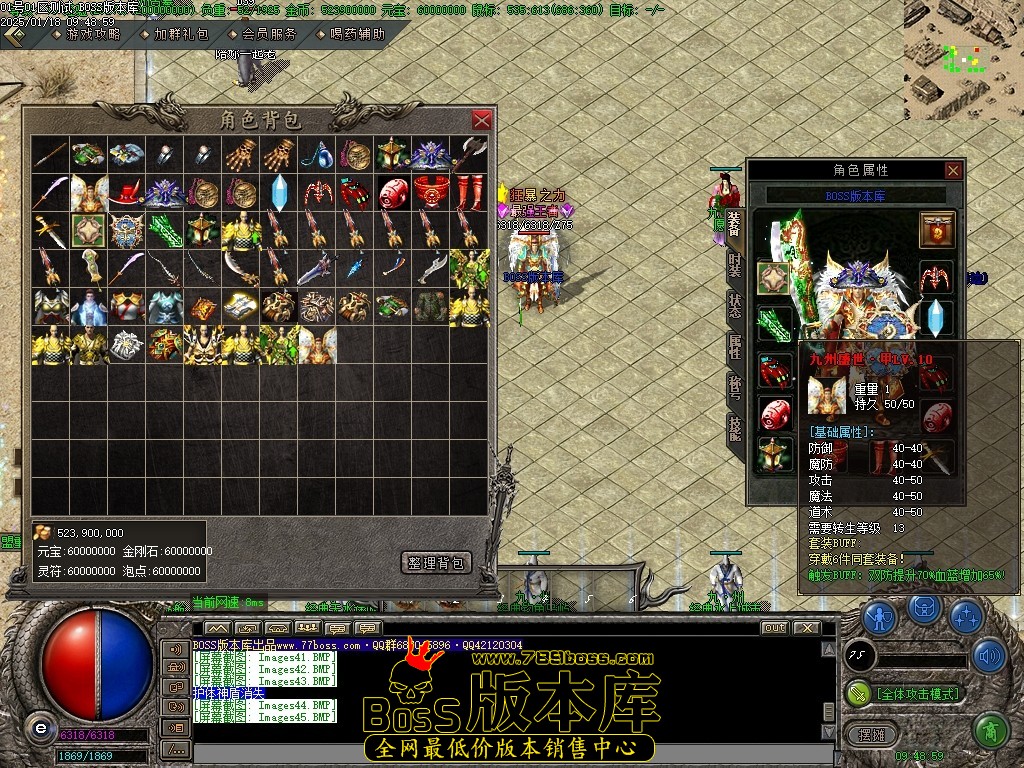Viewport: 1024px width, 768px height.
Task: Select the red hat in the backpack
Action: (x=126, y=190)
